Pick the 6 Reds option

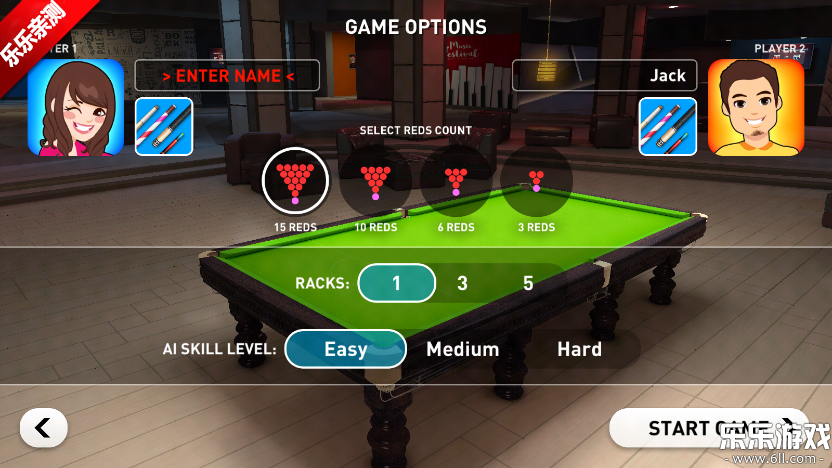click(x=456, y=182)
